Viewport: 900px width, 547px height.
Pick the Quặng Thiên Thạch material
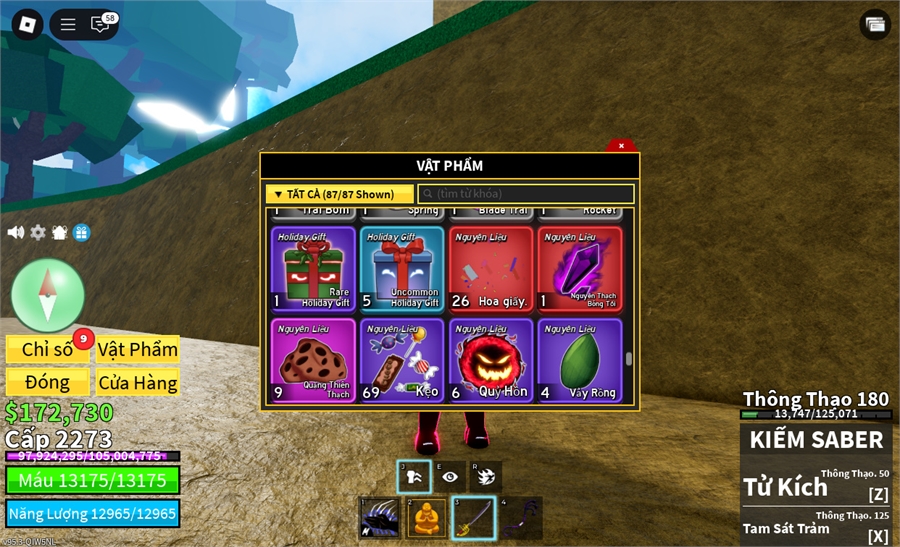[313, 360]
